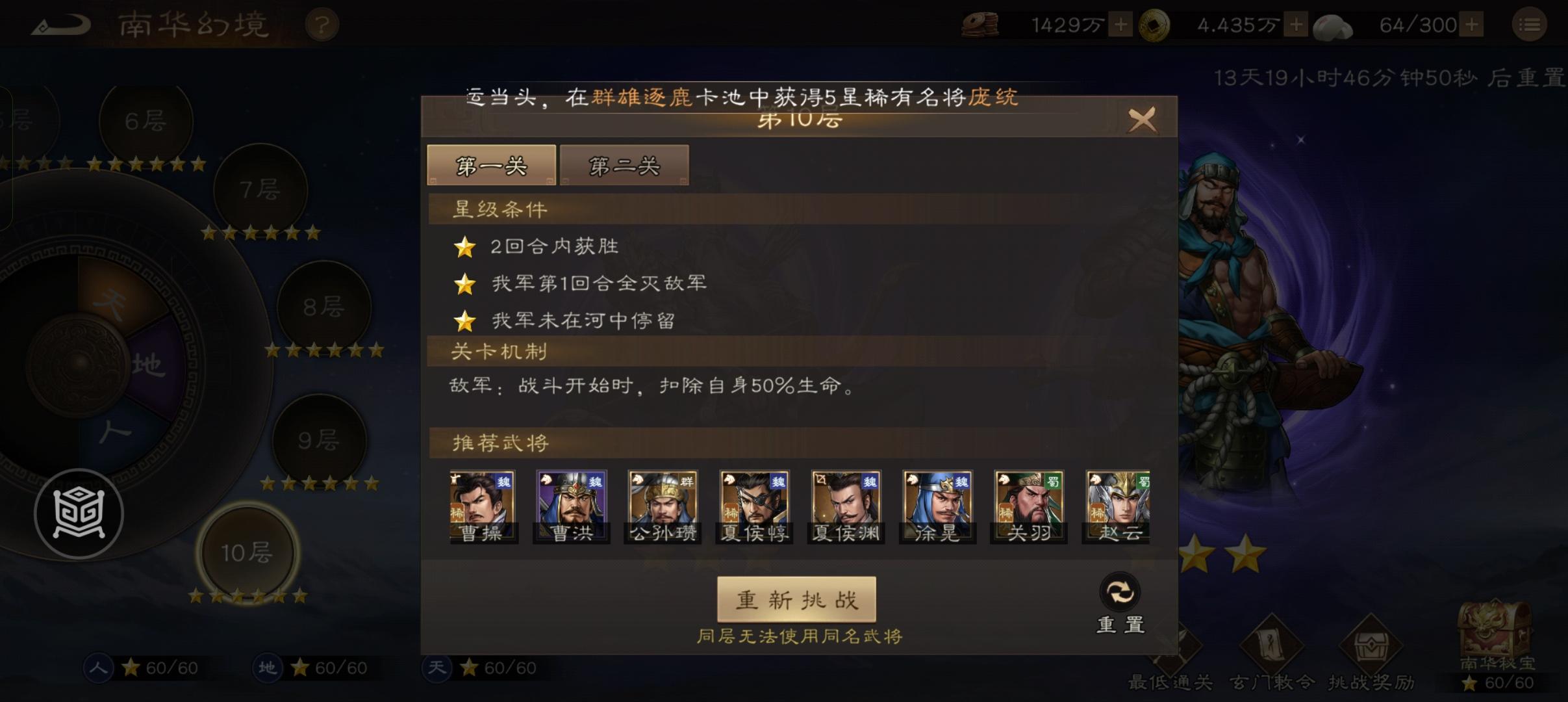Select the 关羽 general portrait
The height and width of the screenshot is (702, 1568).
(x=1028, y=504)
